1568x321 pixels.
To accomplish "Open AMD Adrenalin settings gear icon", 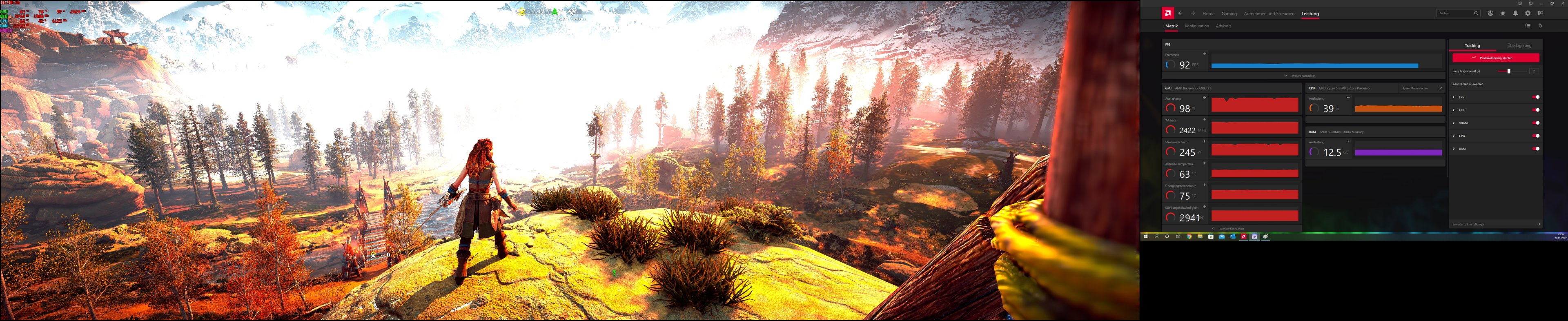I will click(1528, 14).
